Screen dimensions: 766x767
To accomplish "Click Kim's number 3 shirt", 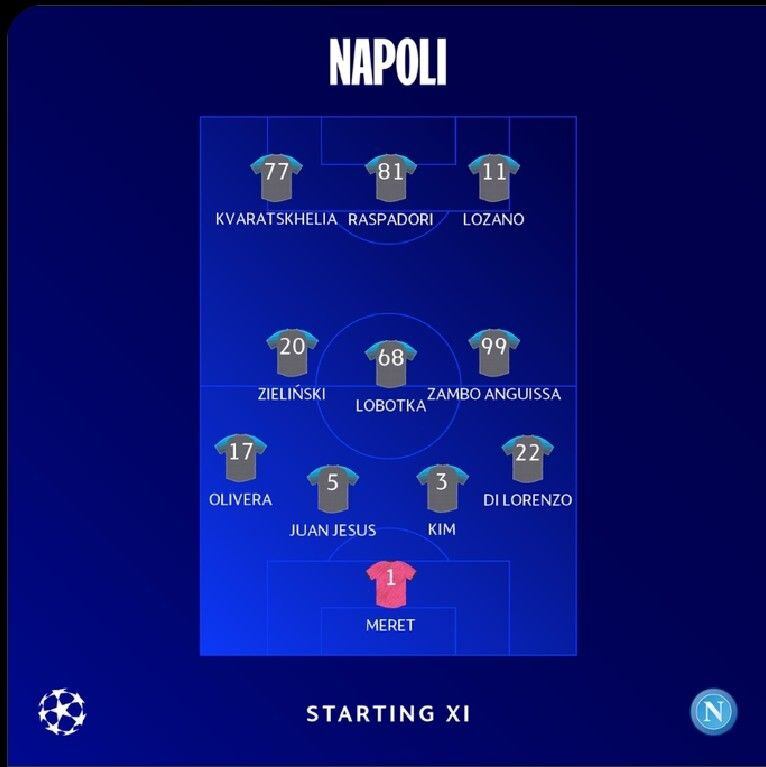I will click(441, 489).
